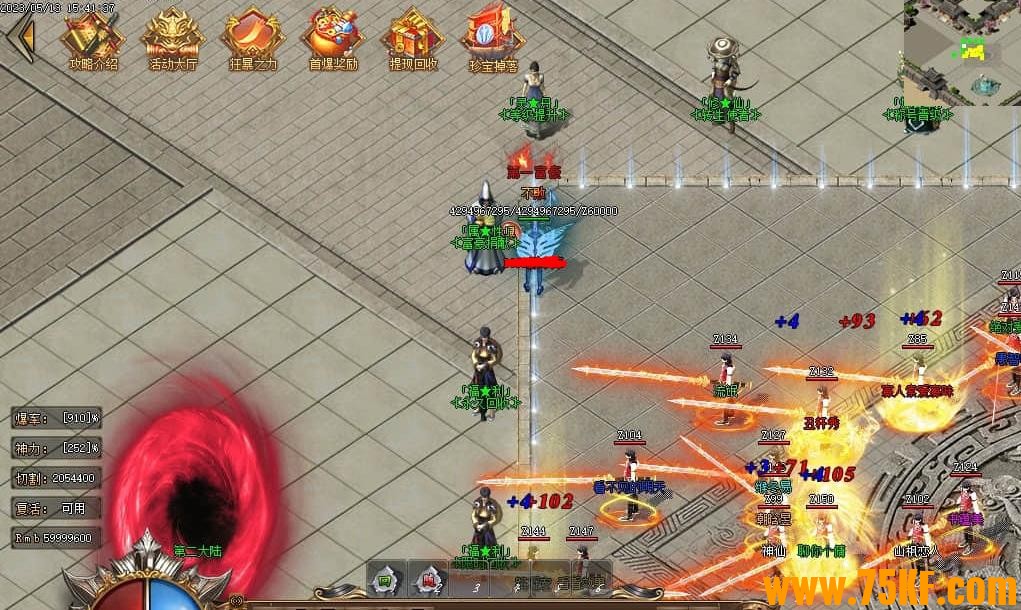The image size is (1021, 610).
Task: Use the red scroll in hotbar slot 2
Action: (x=427, y=580)
